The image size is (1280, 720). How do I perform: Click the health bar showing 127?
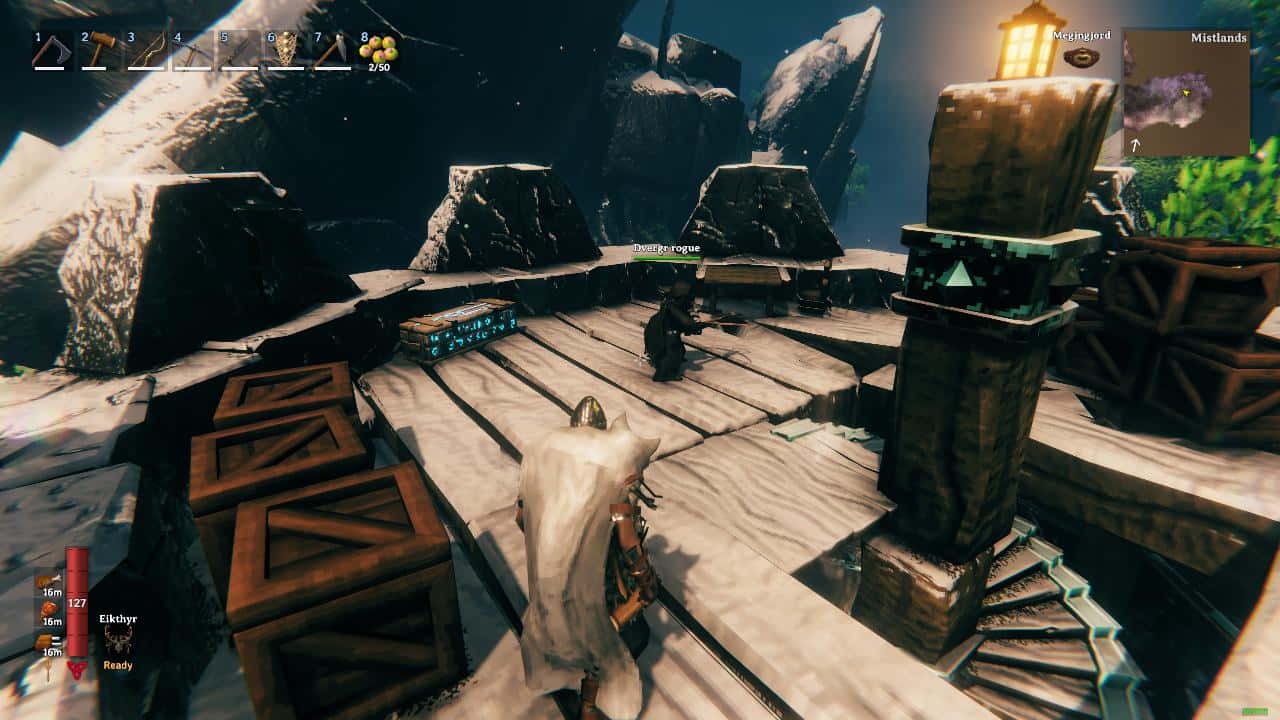tap(76, 602)
